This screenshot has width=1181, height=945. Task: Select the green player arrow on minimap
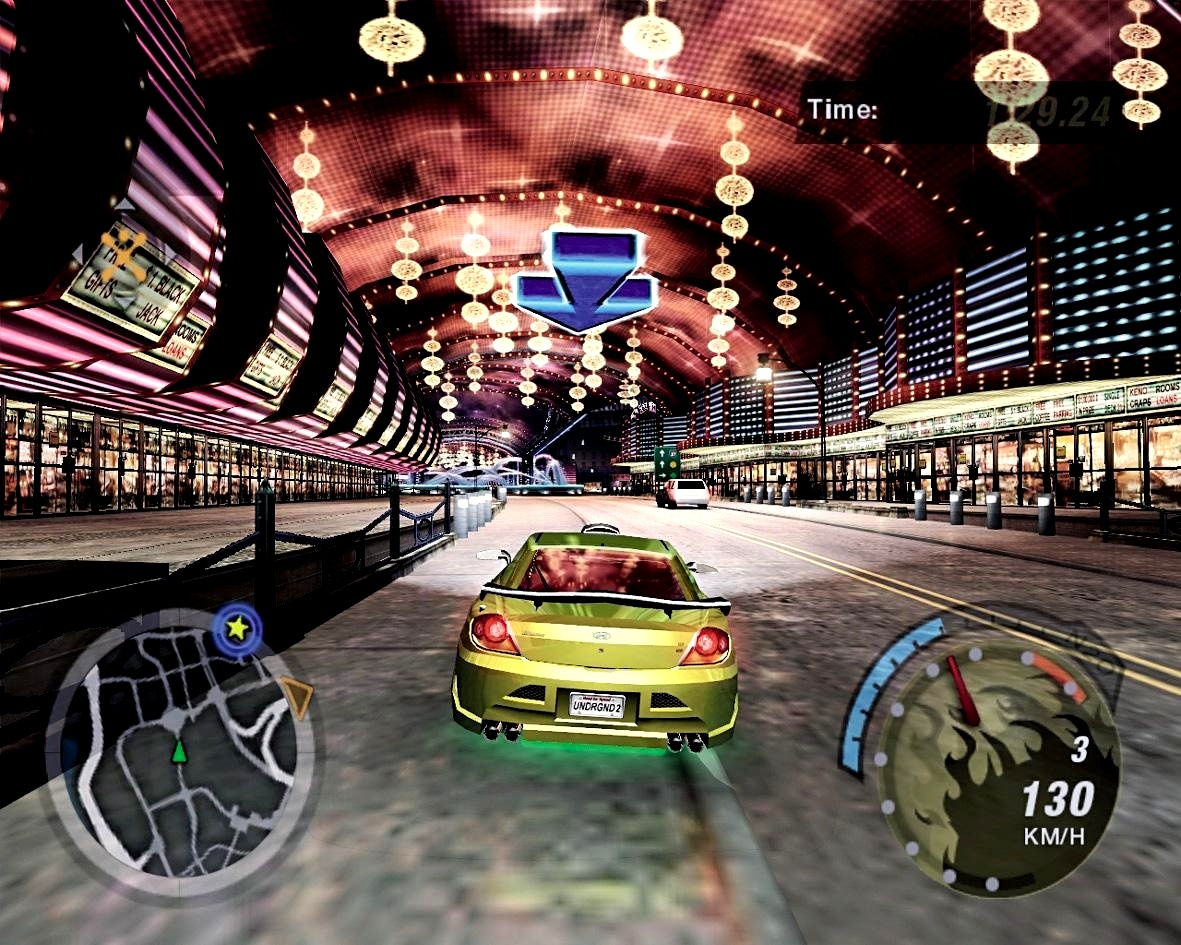coord(179,750)
